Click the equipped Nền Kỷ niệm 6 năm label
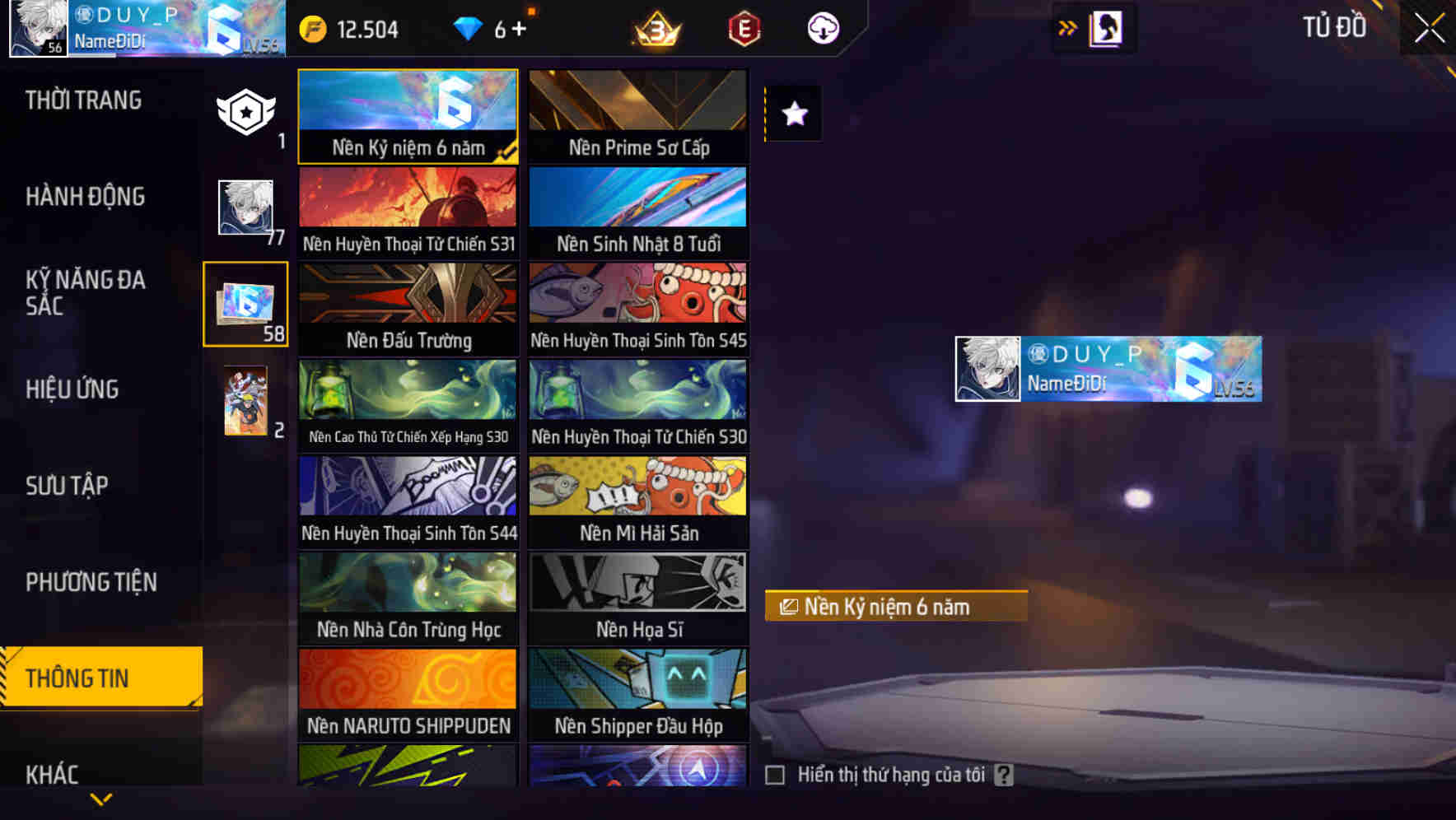This screenshot has width=1456, height=820. tap(894, 607)
